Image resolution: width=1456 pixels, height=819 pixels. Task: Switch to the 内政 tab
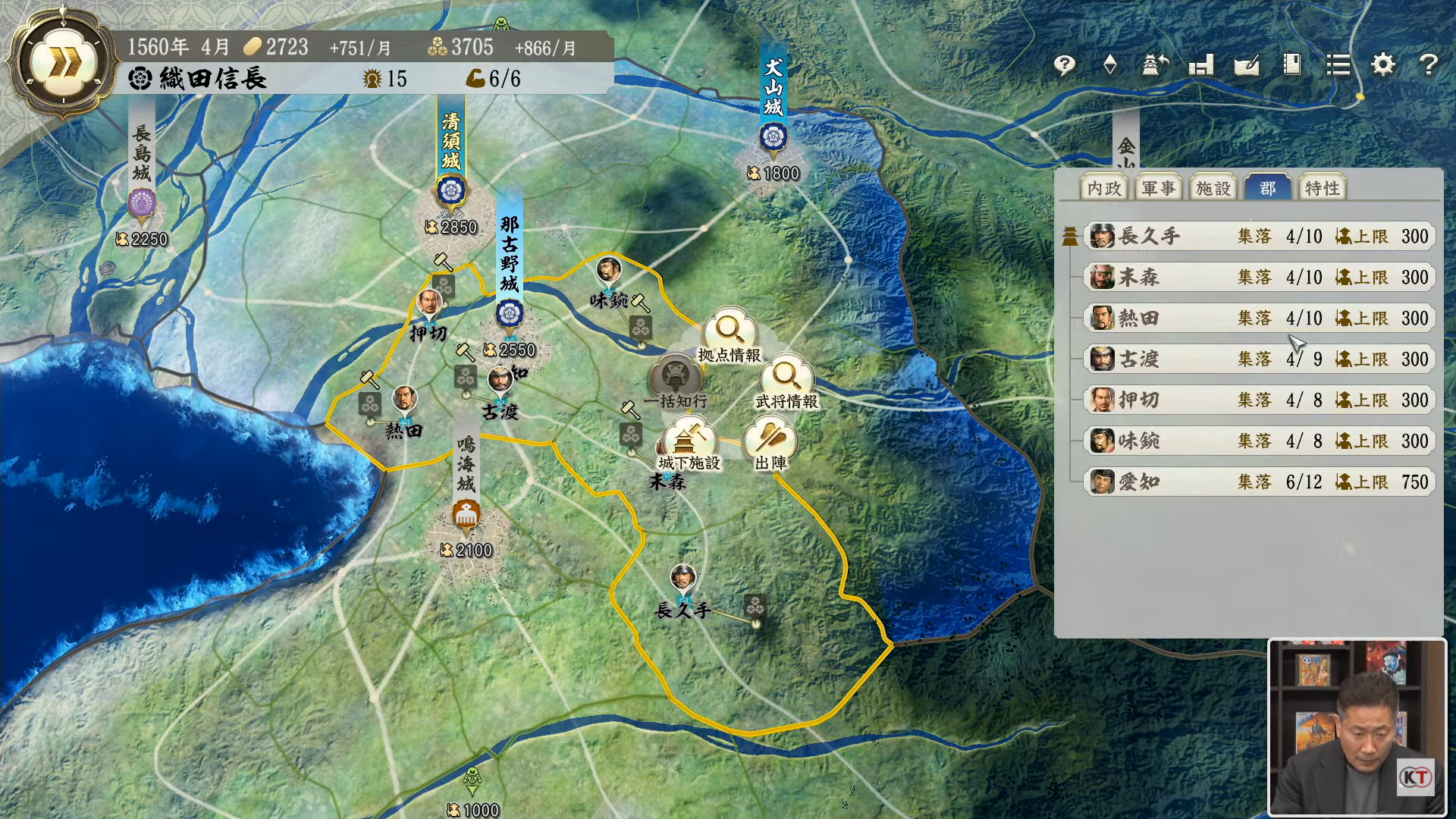click(1103, 188)
